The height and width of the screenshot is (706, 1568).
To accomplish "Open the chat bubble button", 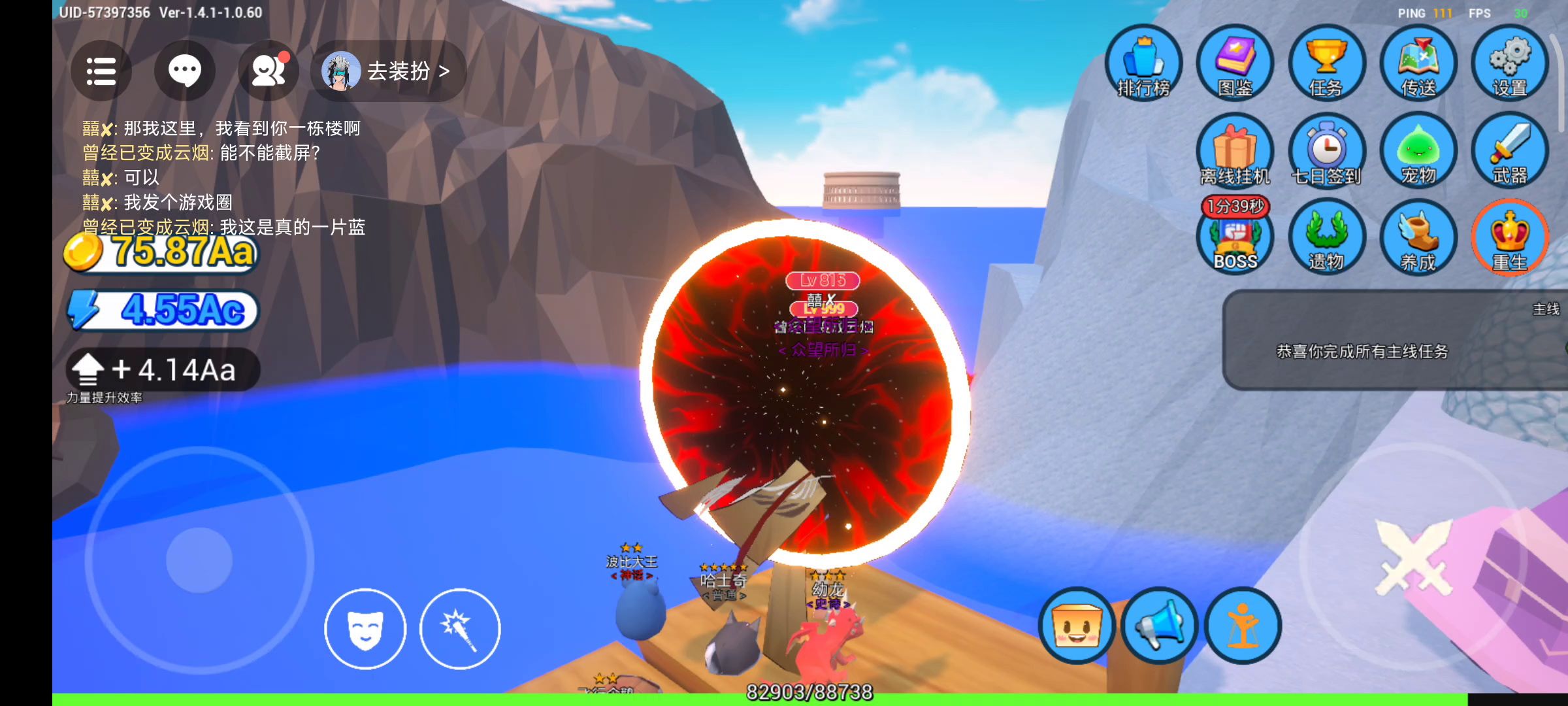I will pos(185,71).
